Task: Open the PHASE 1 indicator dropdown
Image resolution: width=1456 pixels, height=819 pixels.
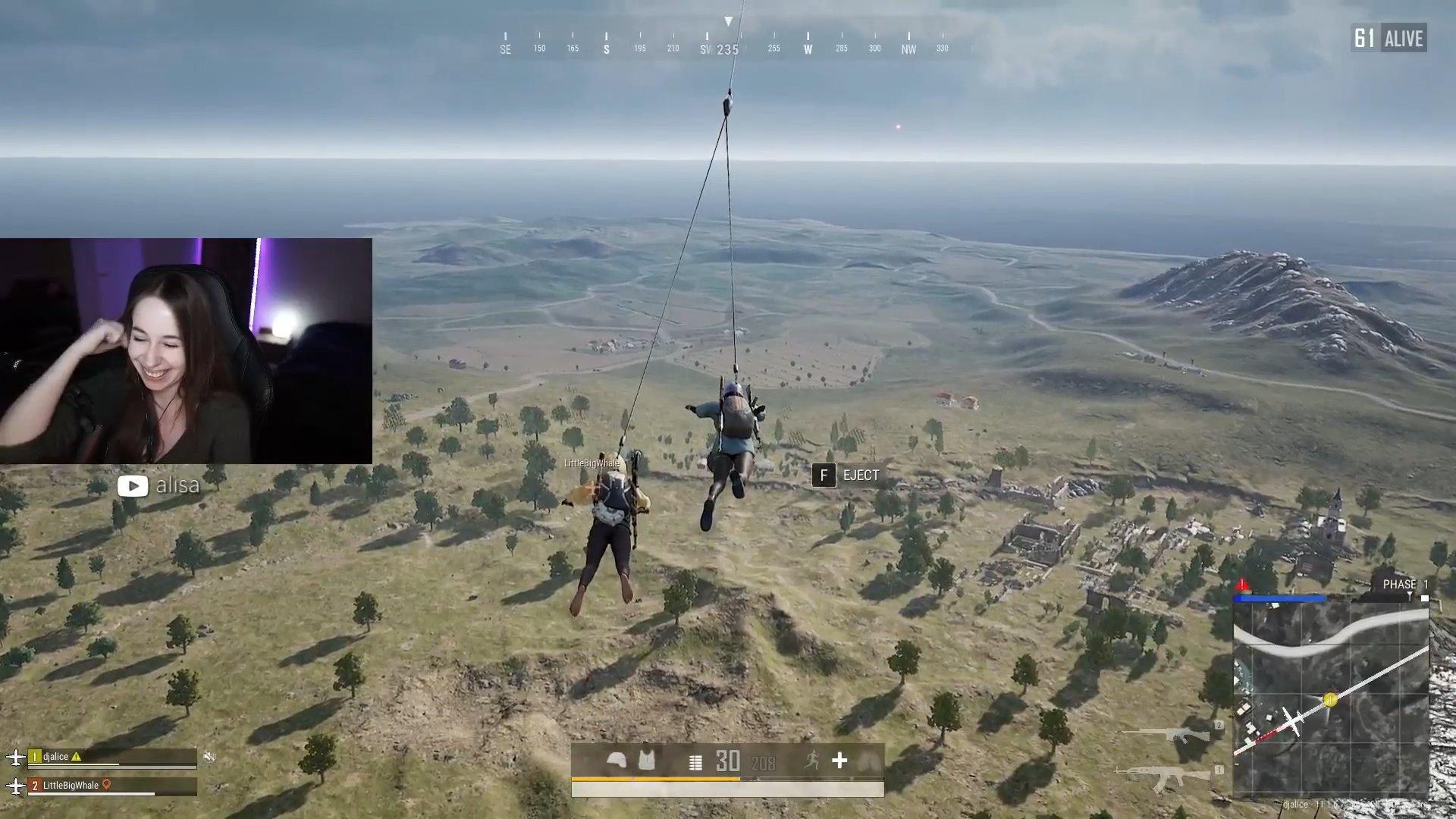Action: 1404,585
